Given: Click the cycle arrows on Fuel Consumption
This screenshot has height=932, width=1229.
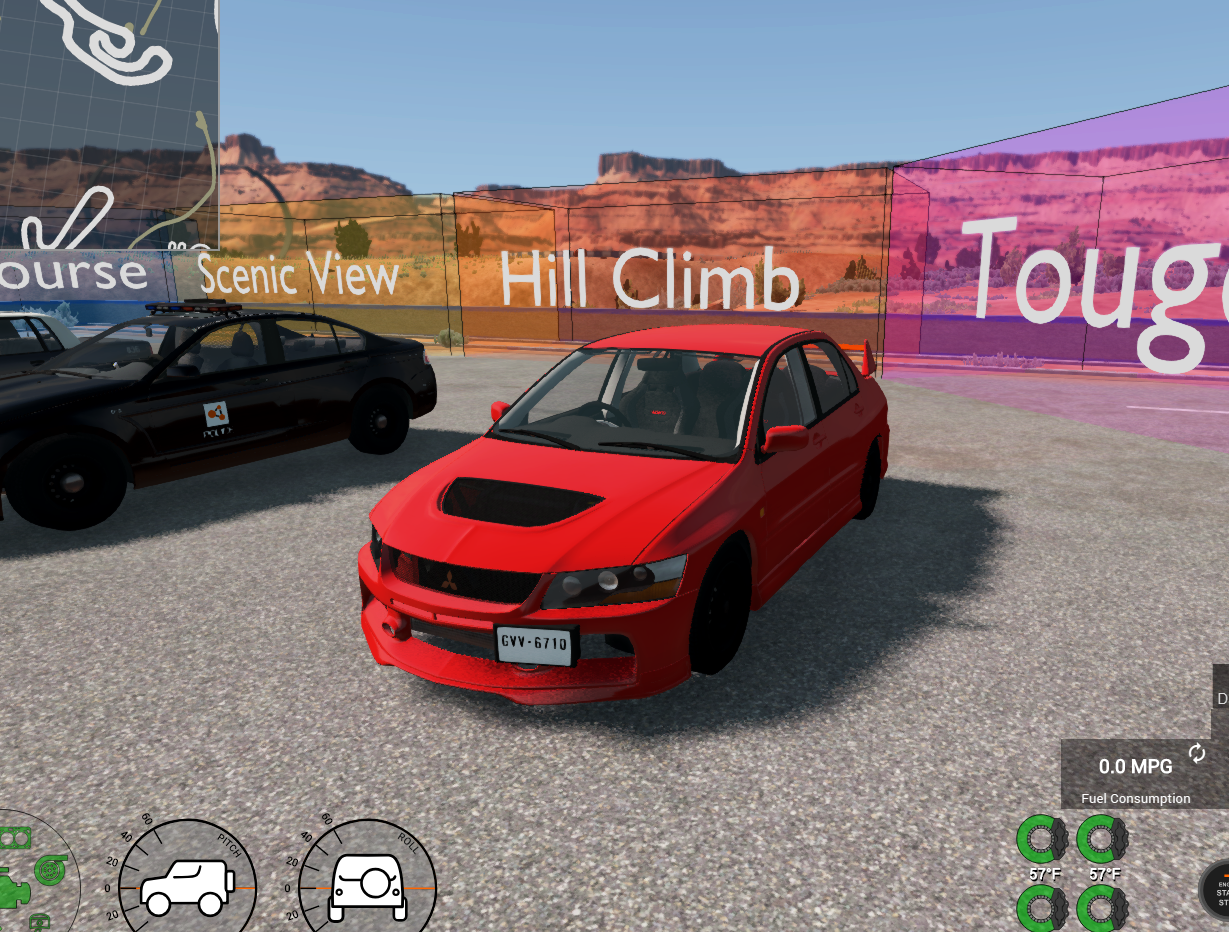Looking at the screenshot, I should tap(1197, 753).
